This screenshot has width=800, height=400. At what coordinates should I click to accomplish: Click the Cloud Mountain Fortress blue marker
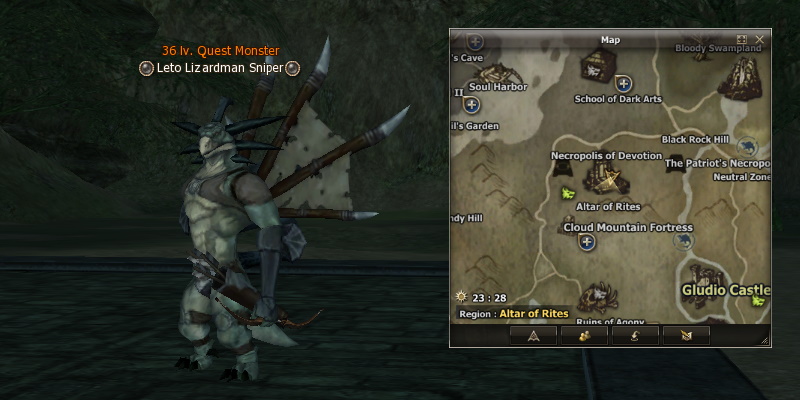pyautogui.click(x=587, y=242)
